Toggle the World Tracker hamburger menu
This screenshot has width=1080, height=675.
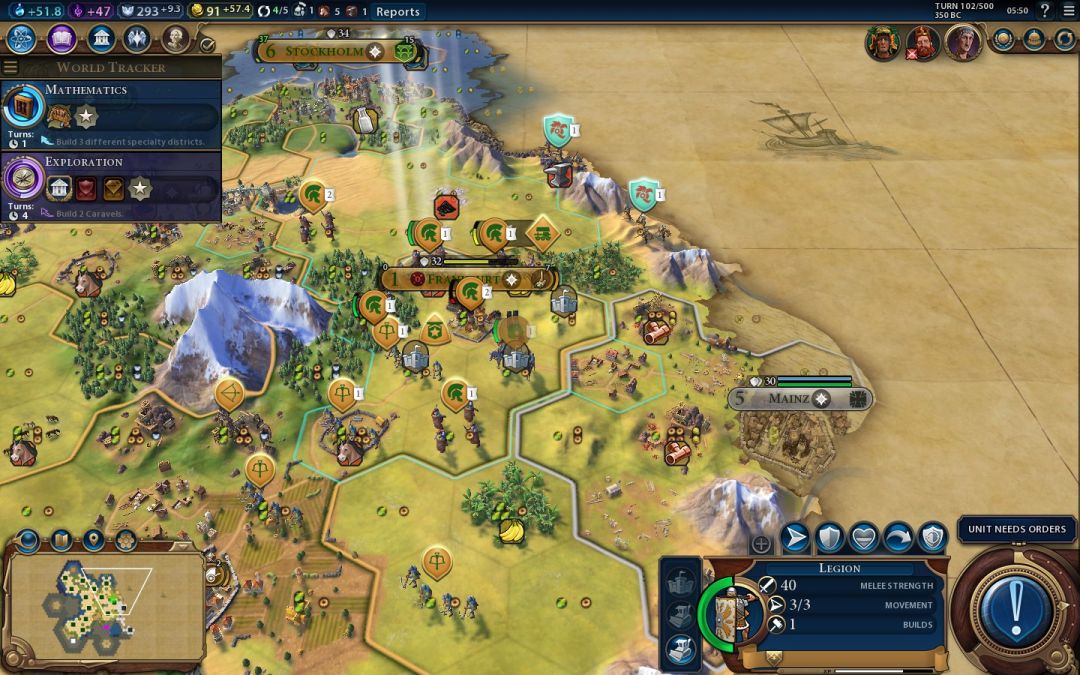click(x=10, y=68)
